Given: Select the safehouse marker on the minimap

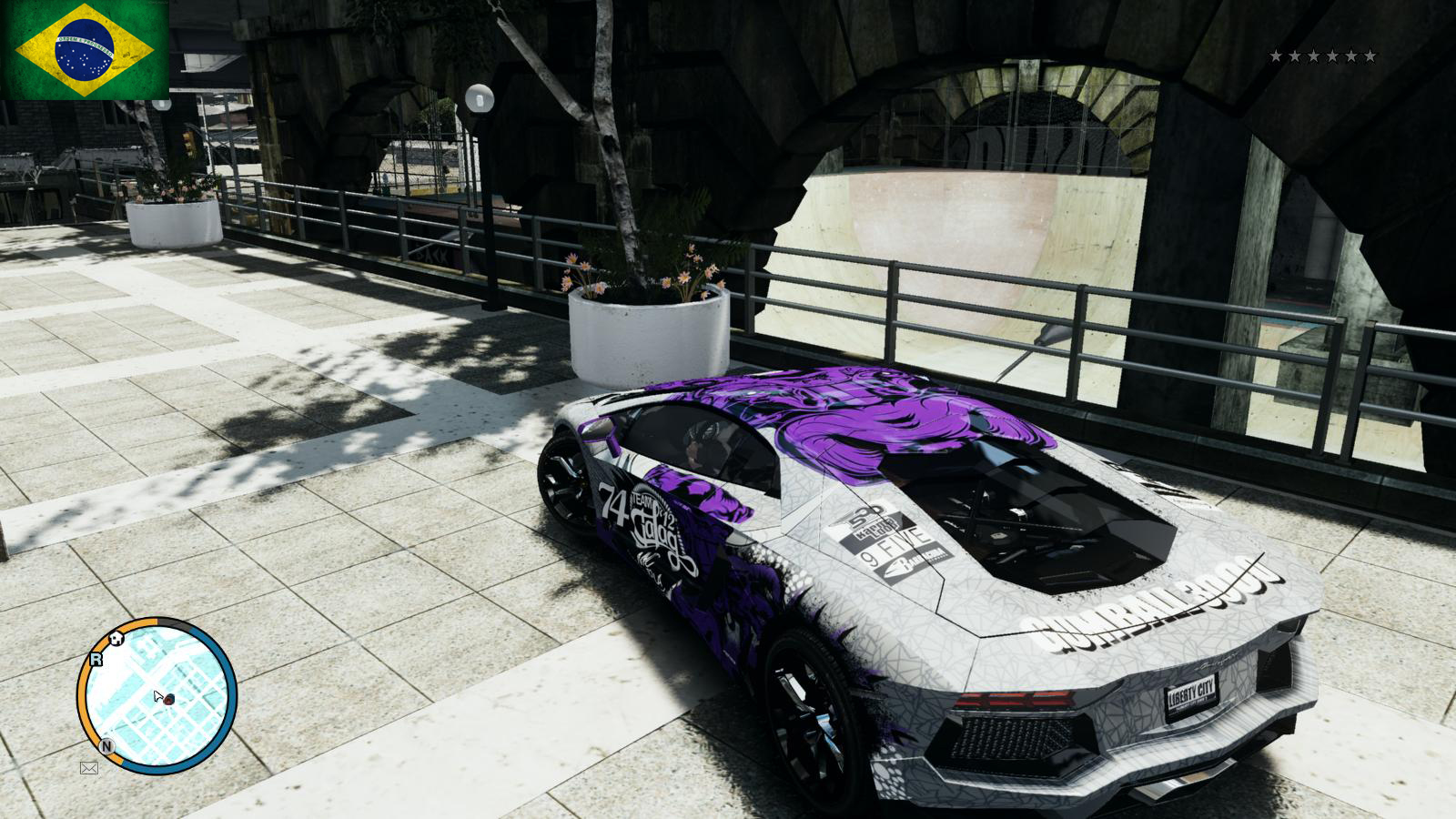Looking at the screenshot, I should coord(116,639).
